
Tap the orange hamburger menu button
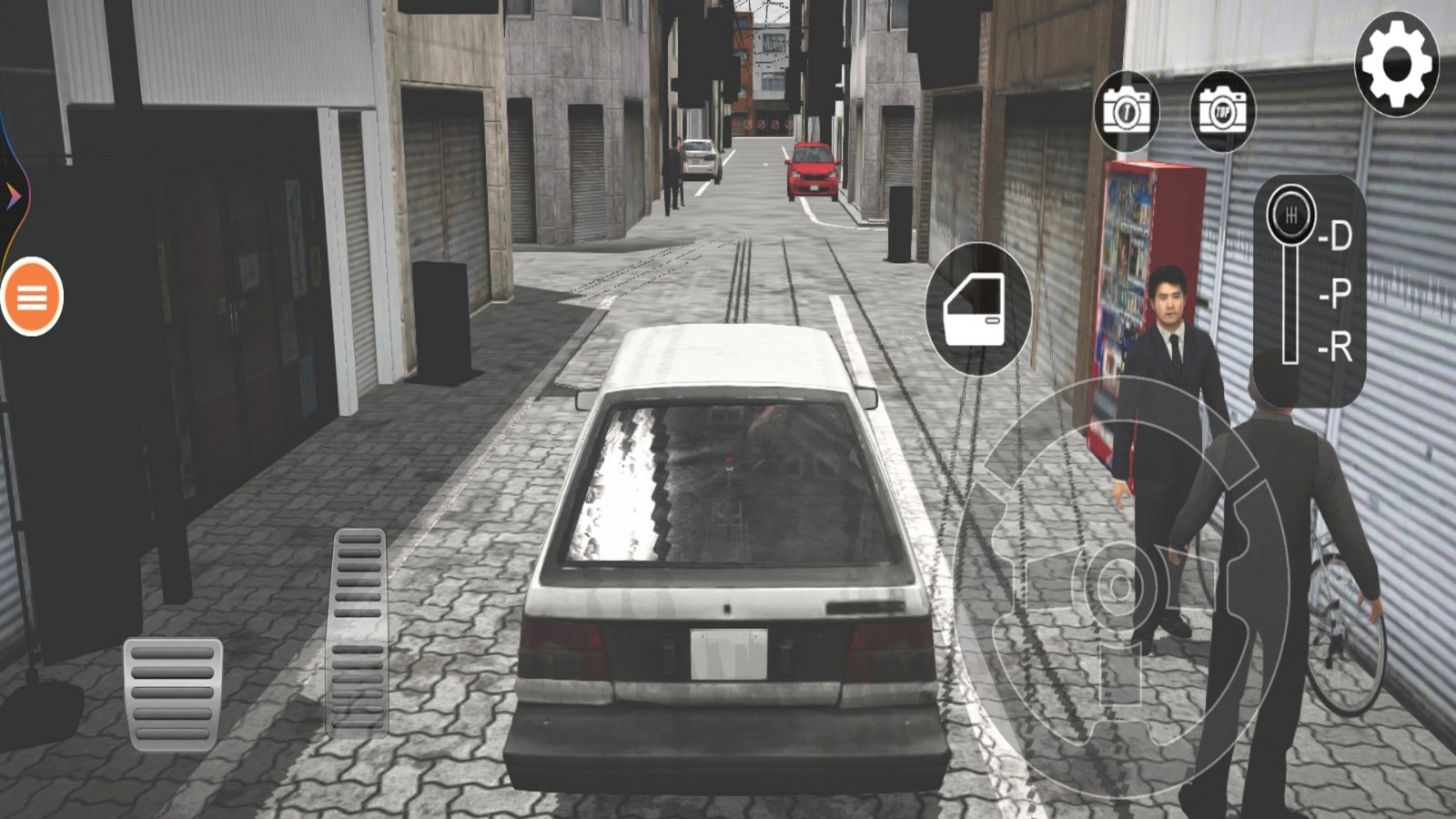click(x=32, y=297)
